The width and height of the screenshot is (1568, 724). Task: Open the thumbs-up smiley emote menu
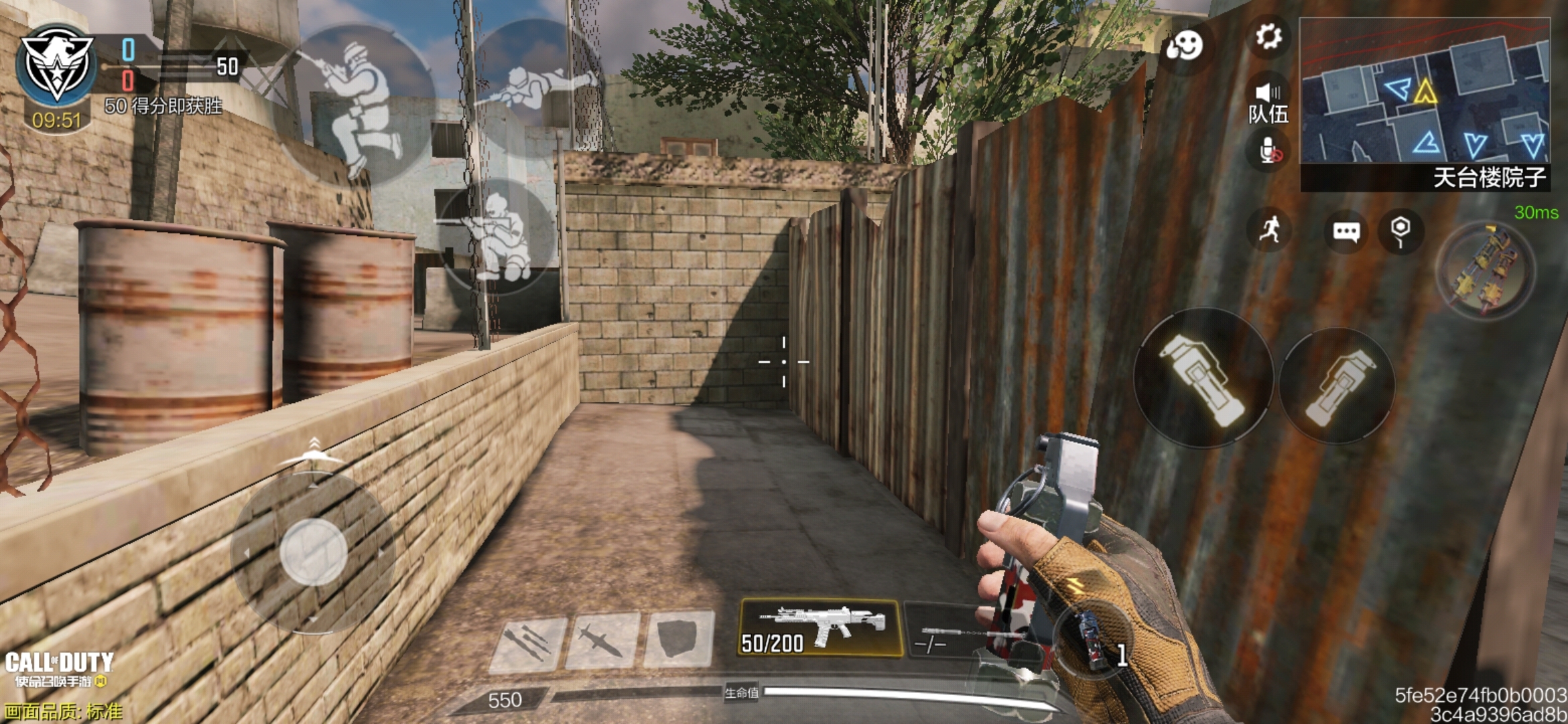[x=1184, y=46]
